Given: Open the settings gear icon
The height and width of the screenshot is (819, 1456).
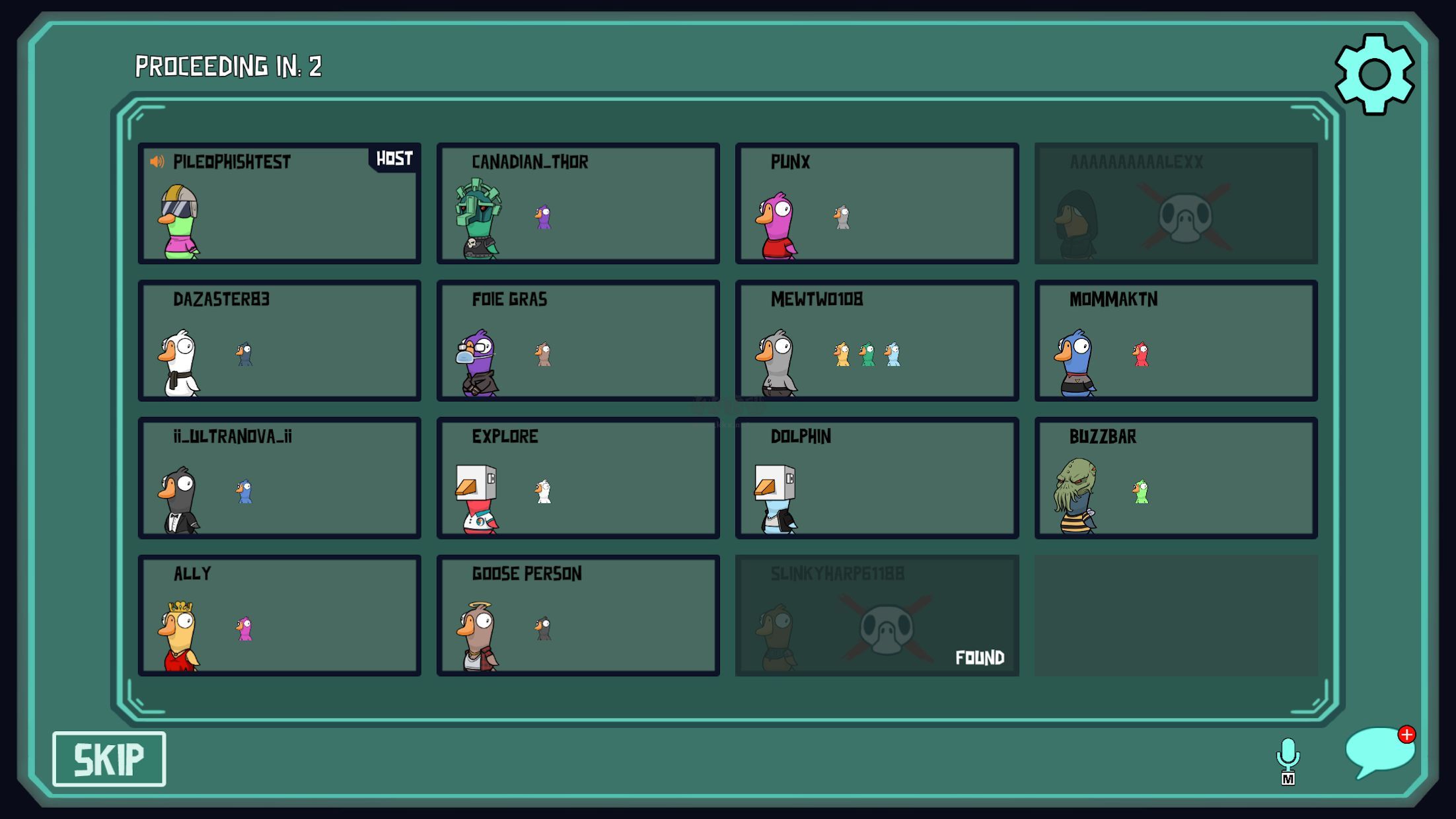Looking at the screenshot, I should click(1374, 74).
